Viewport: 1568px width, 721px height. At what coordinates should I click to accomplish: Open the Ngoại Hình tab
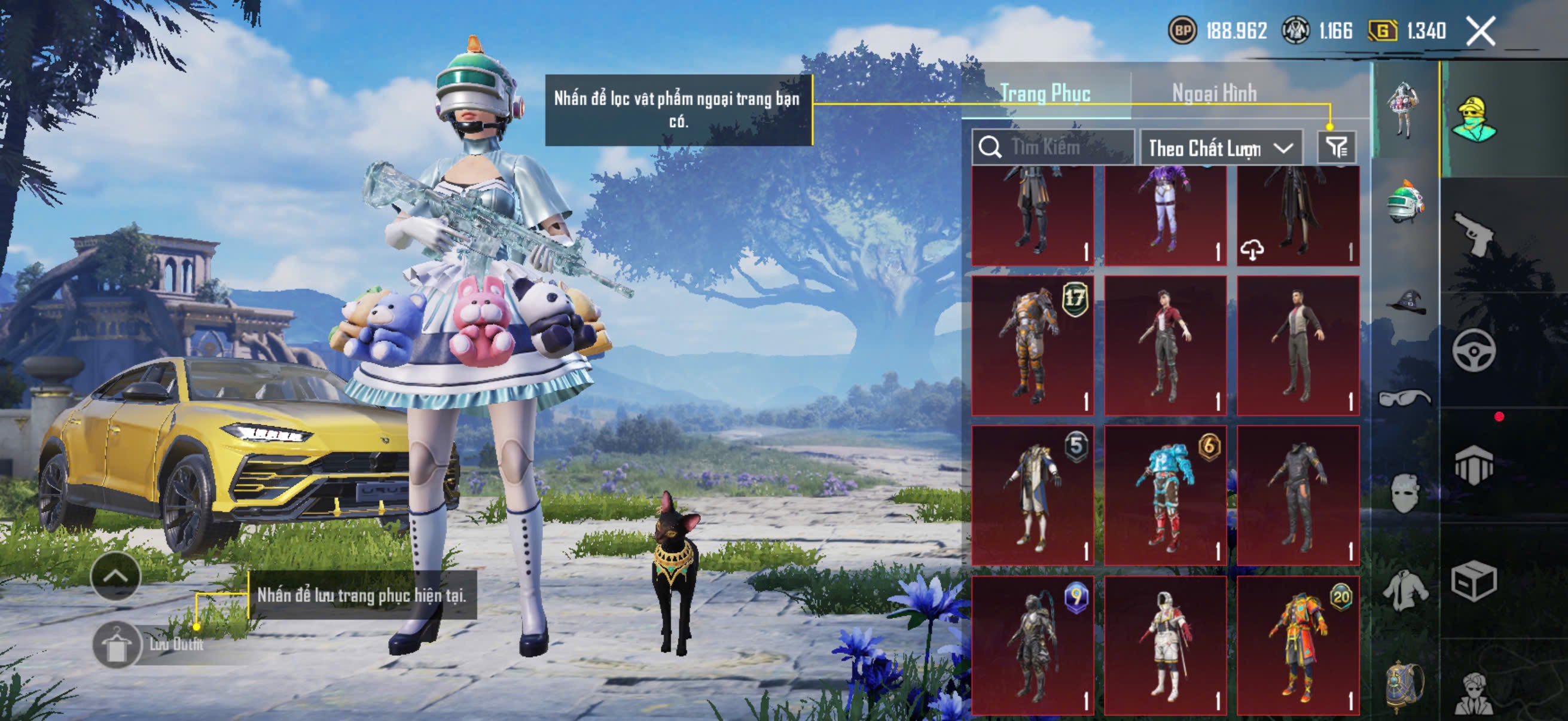tap(1214, 94)
